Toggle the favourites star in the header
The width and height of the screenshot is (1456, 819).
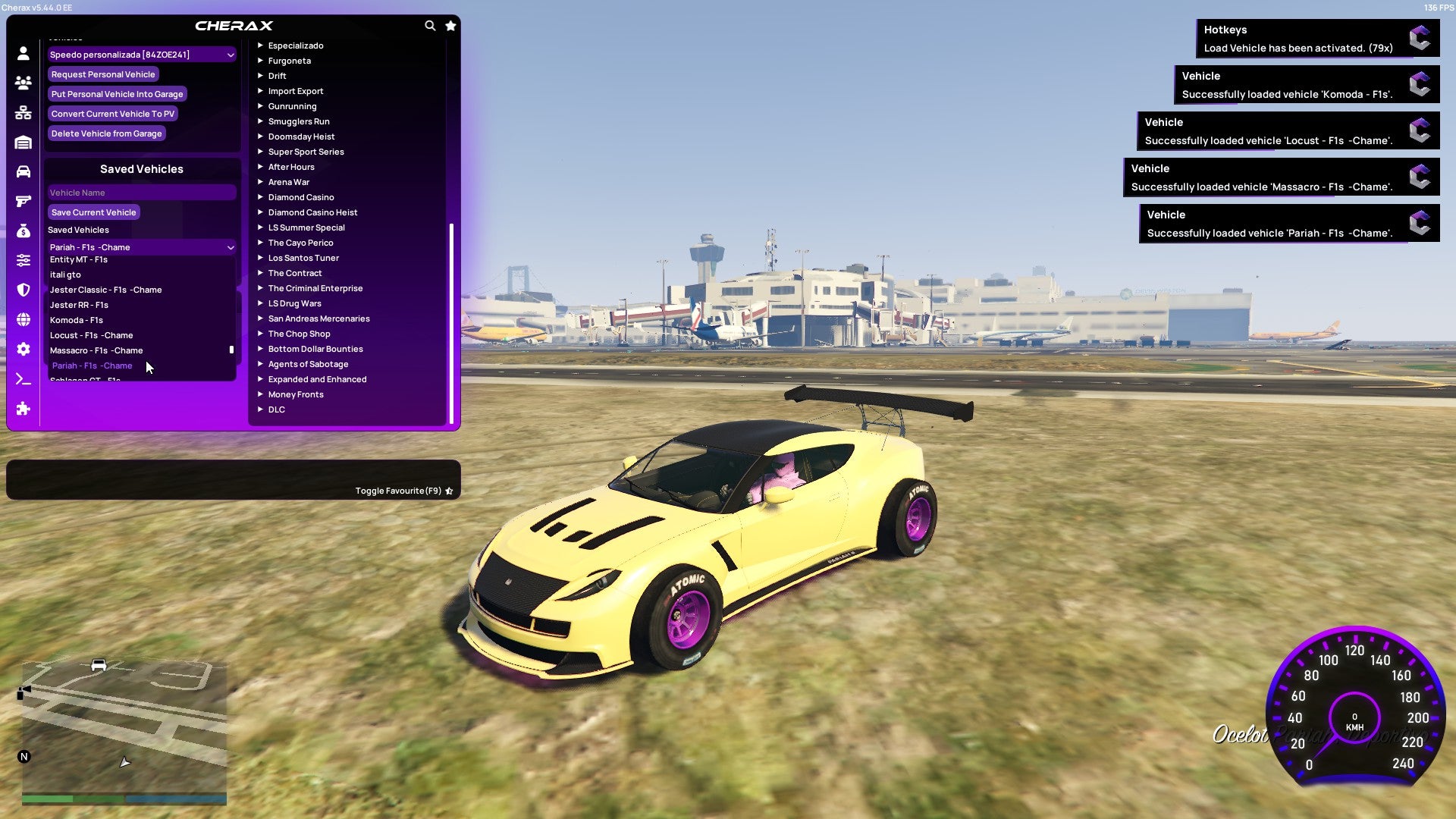tap(450, 25)
